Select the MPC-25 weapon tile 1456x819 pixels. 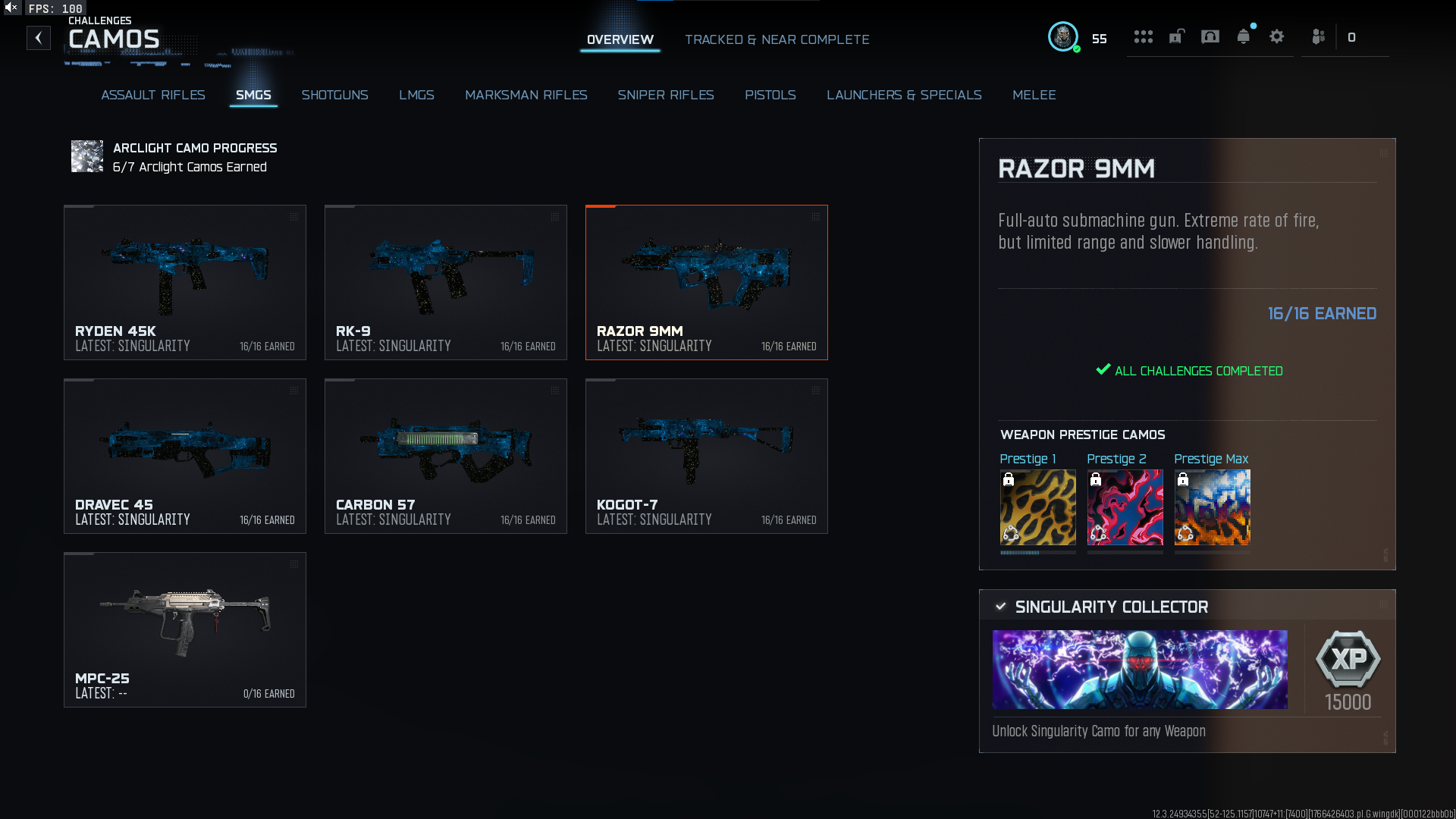185,629
